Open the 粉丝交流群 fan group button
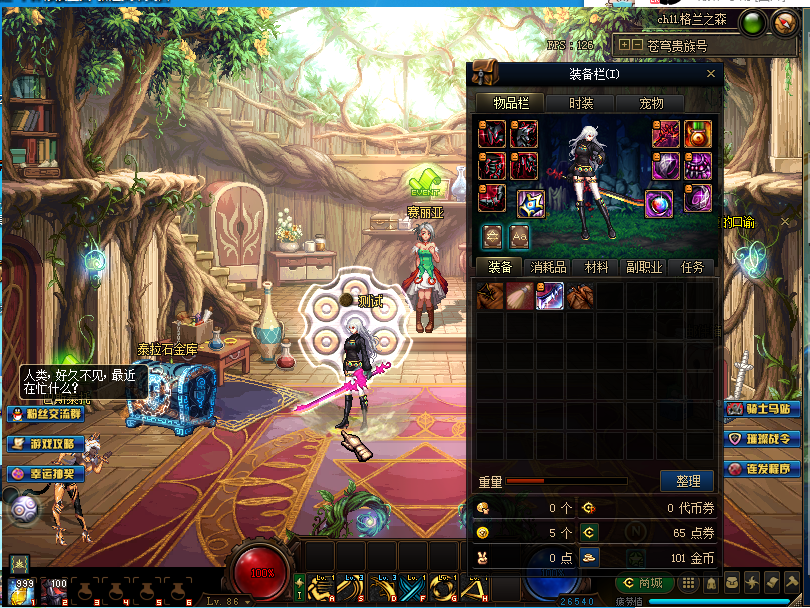Image resolution: width=810 pixels, height=608 pixels. click(x=47, y=414)
